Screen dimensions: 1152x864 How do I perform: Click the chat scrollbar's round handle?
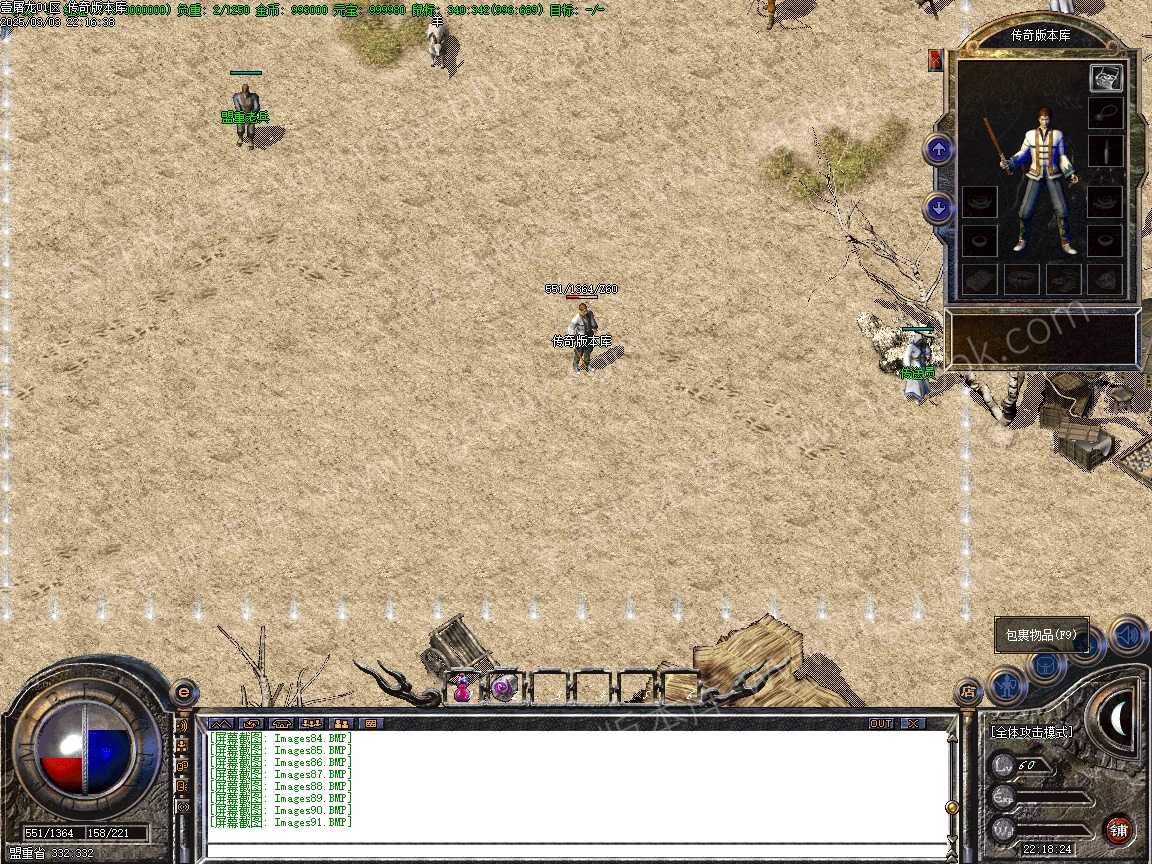coord(952,806)
